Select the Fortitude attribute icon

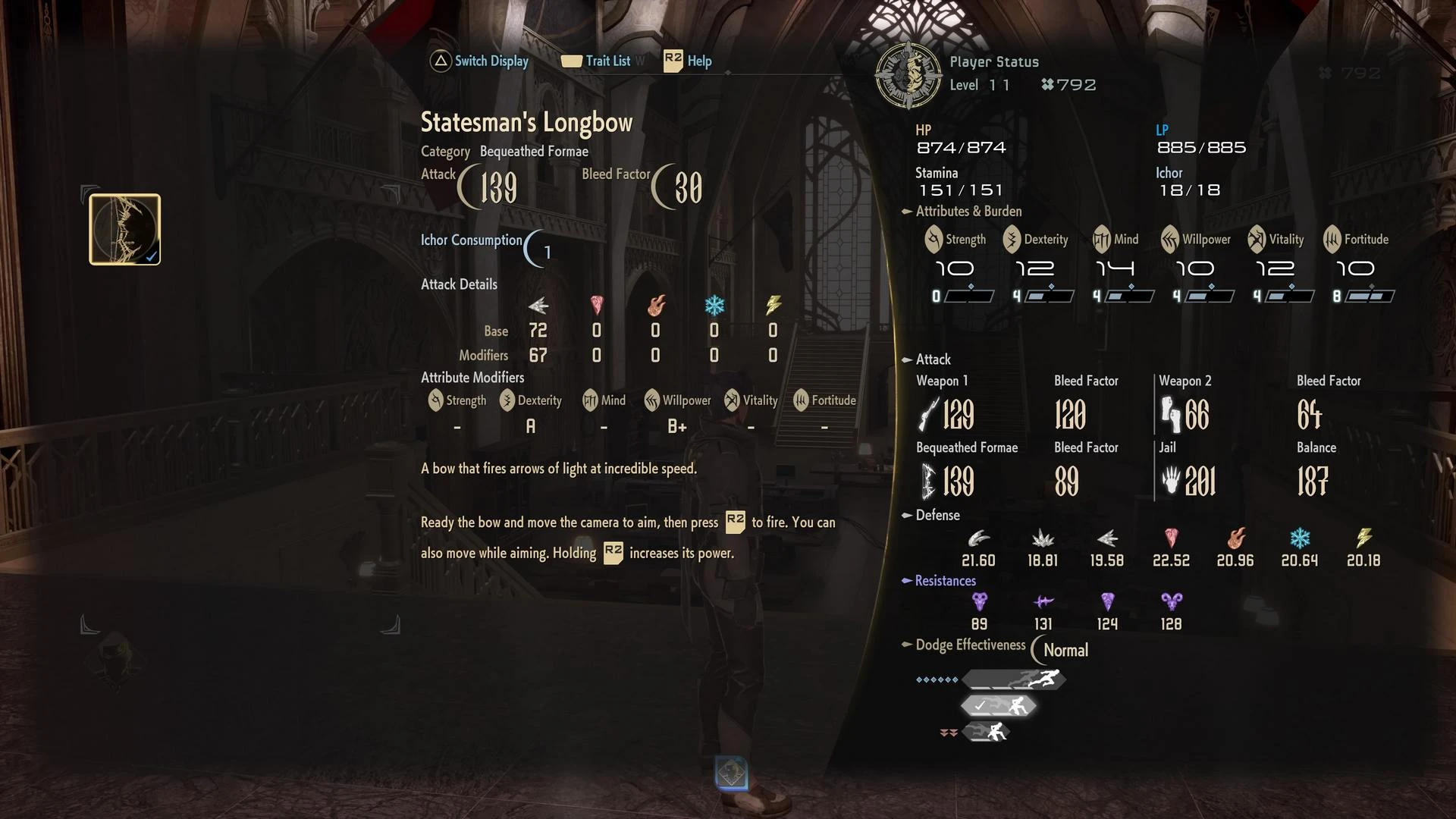(1331, 239)
